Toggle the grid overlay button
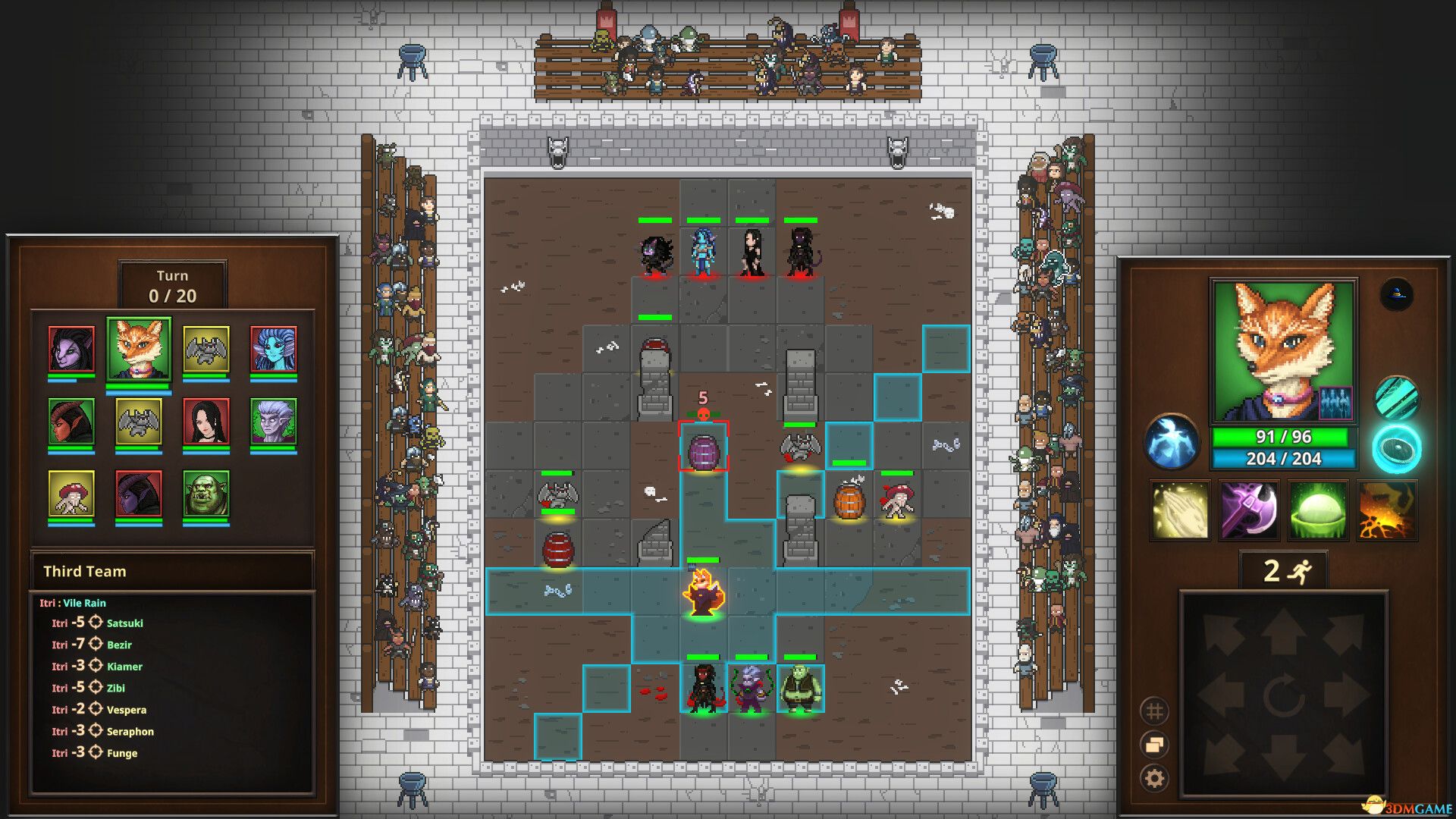Image resolution: width=1456 pixels, height=819 pixels. click(1154, 711)
